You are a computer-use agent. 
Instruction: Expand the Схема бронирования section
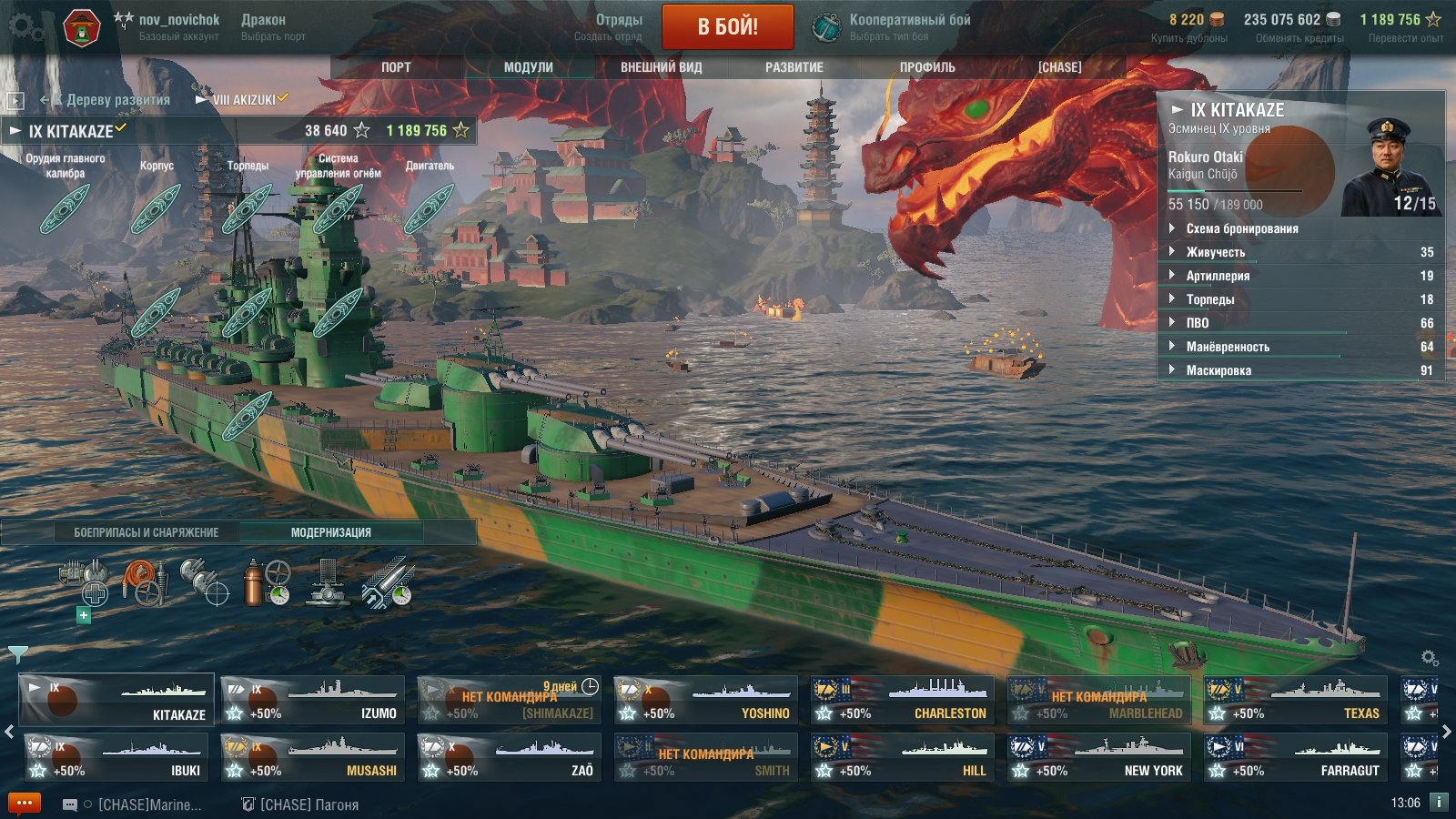click(x=1241, y=228)
